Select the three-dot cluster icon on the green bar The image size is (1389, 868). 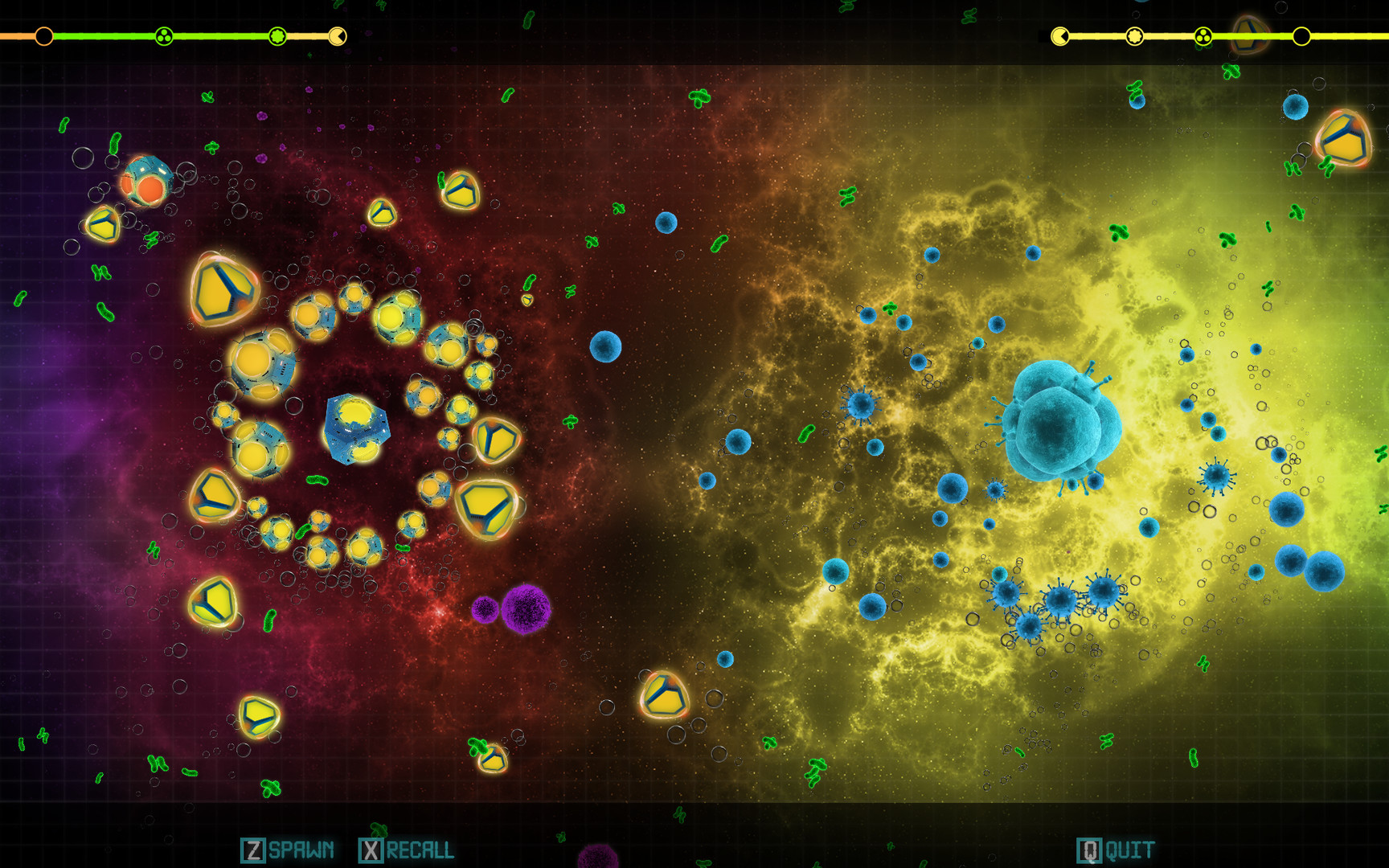tap(164, 35)
